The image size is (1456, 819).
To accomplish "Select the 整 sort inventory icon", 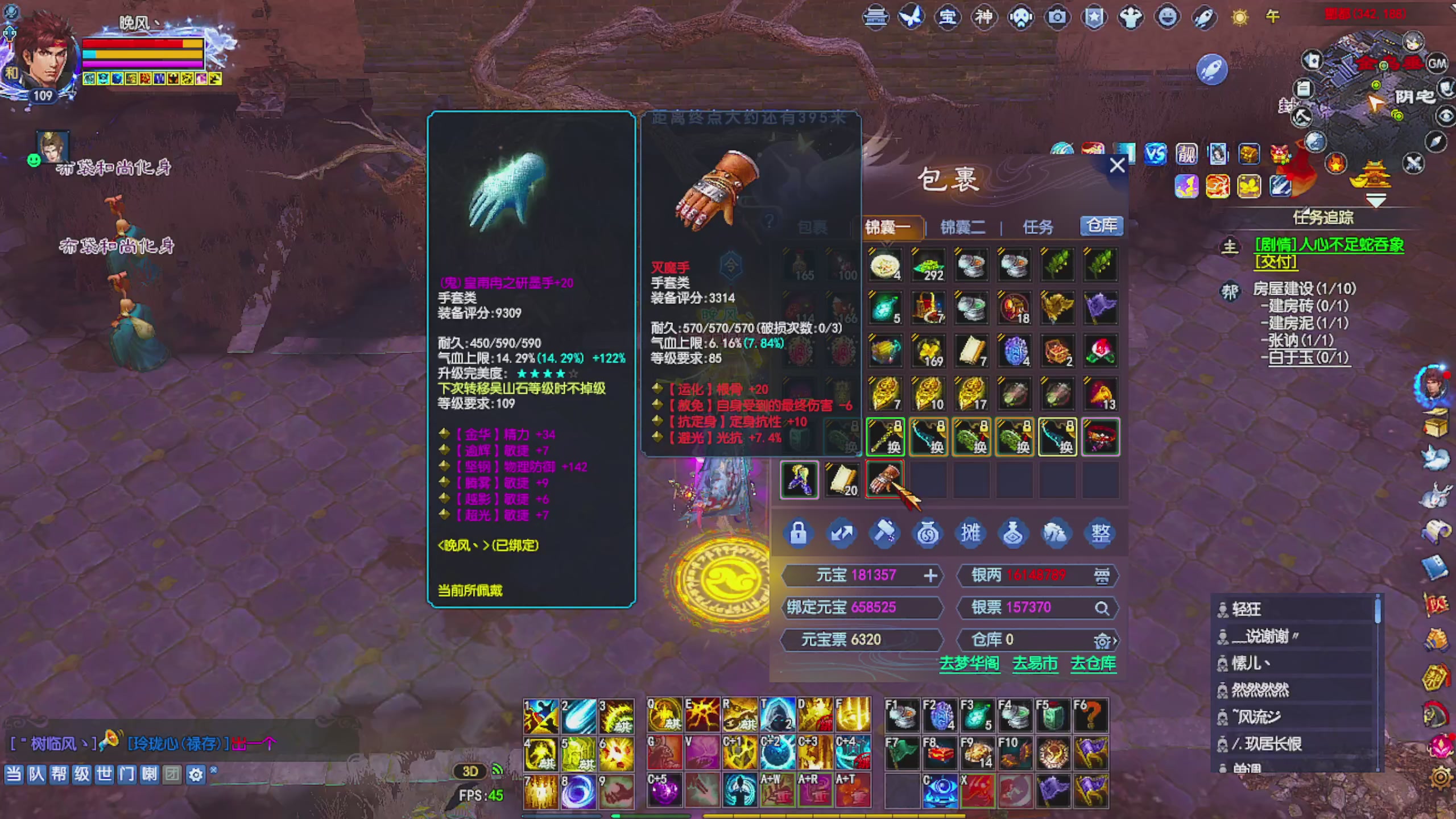I will pyautogui.click(x=1100, y=533).
